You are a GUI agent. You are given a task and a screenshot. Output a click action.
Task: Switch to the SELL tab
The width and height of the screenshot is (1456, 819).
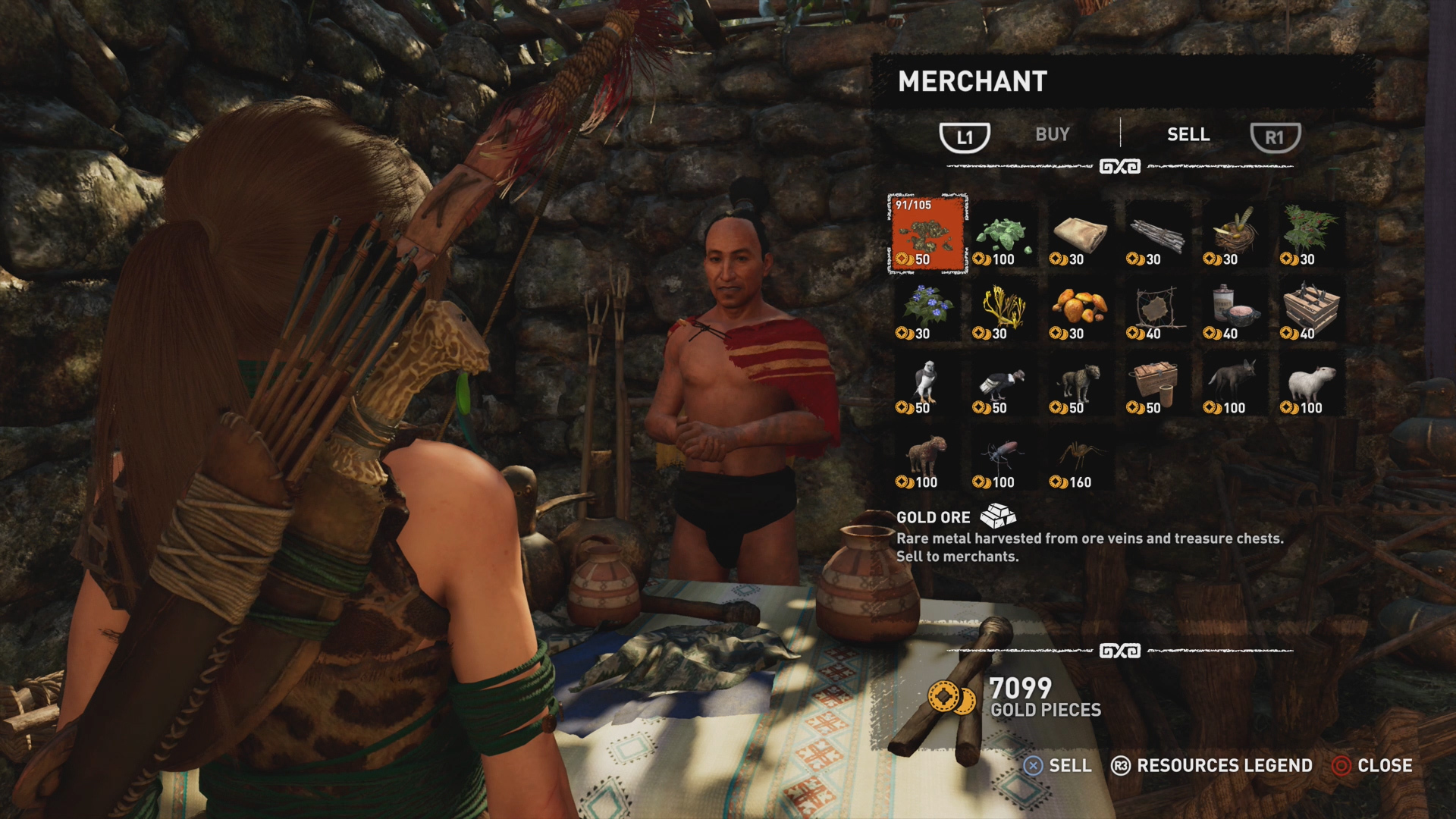pyautogui.click(x=1188, y=135)
